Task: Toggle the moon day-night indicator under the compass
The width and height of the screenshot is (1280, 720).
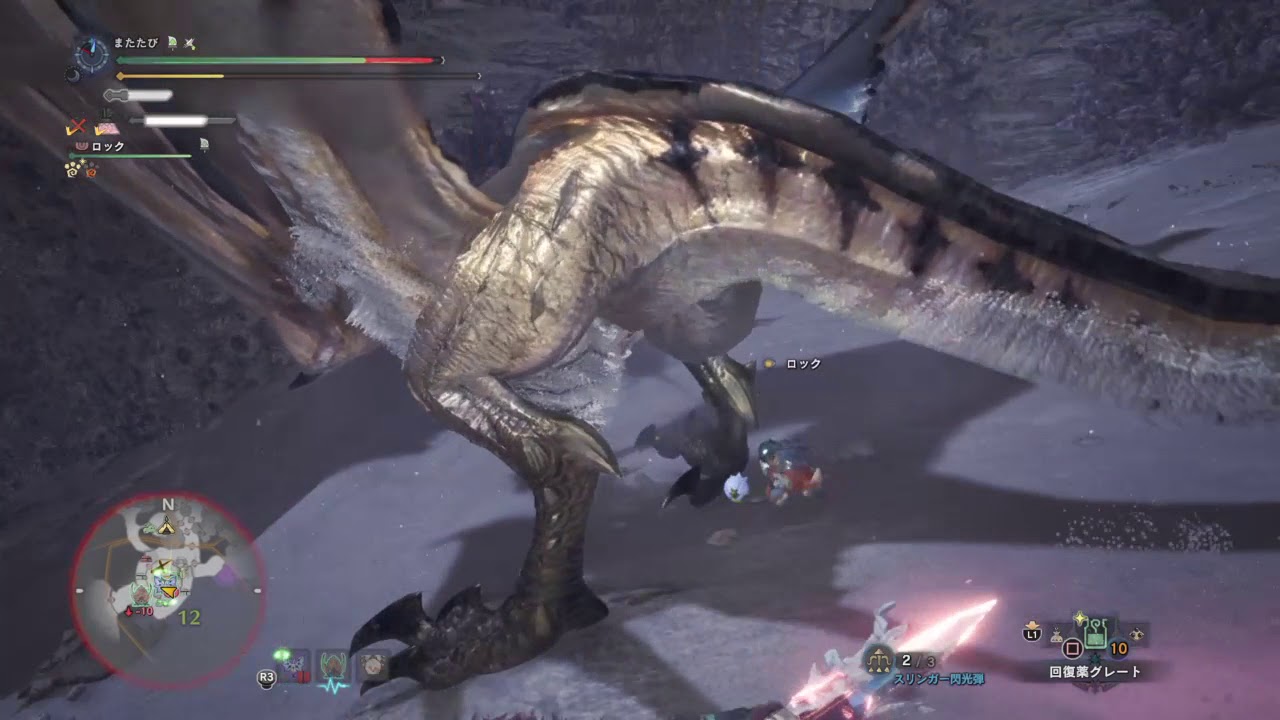Action: pos(73,75)
